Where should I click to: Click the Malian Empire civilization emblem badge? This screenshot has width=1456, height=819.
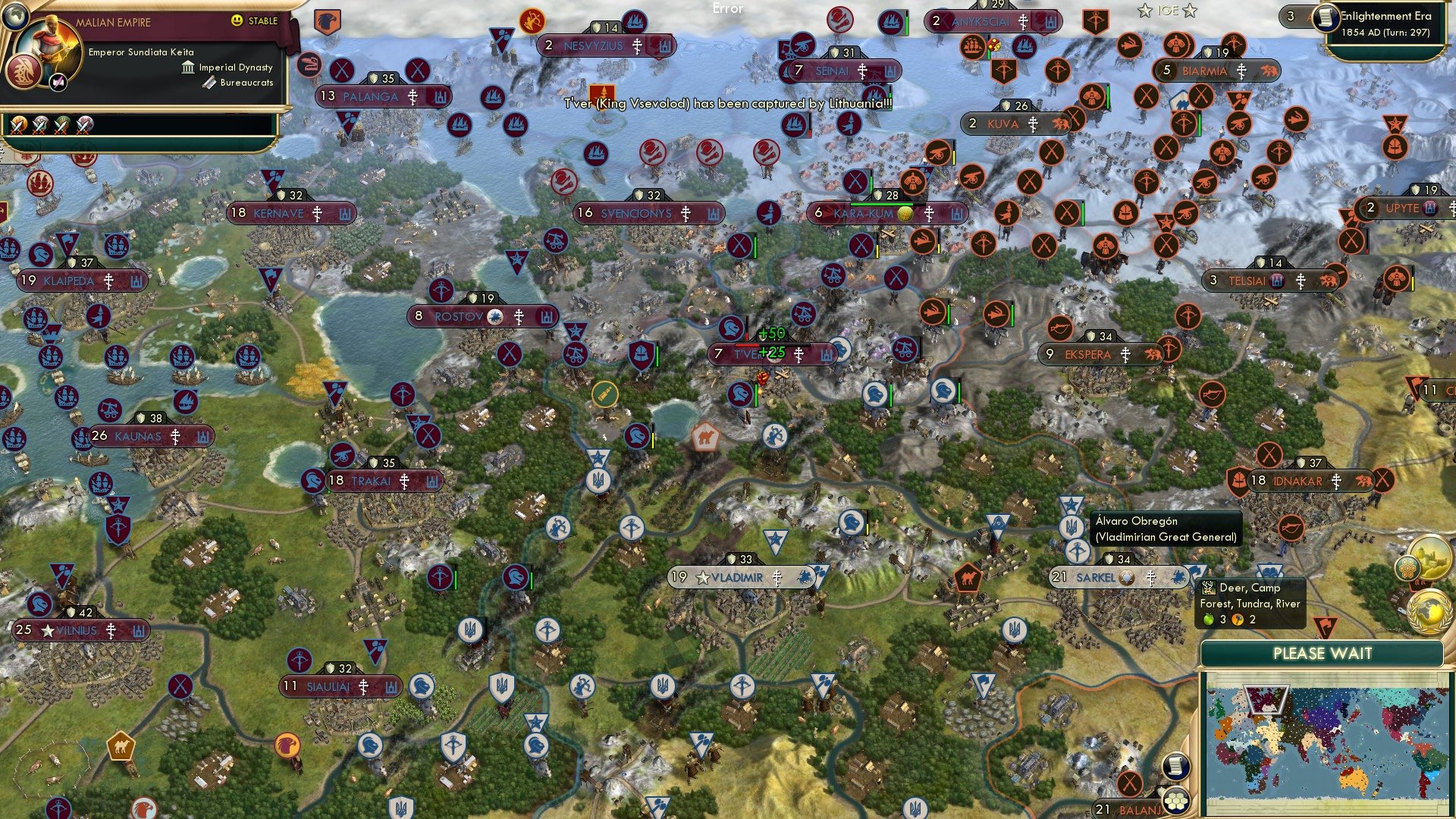click(23, 72)
